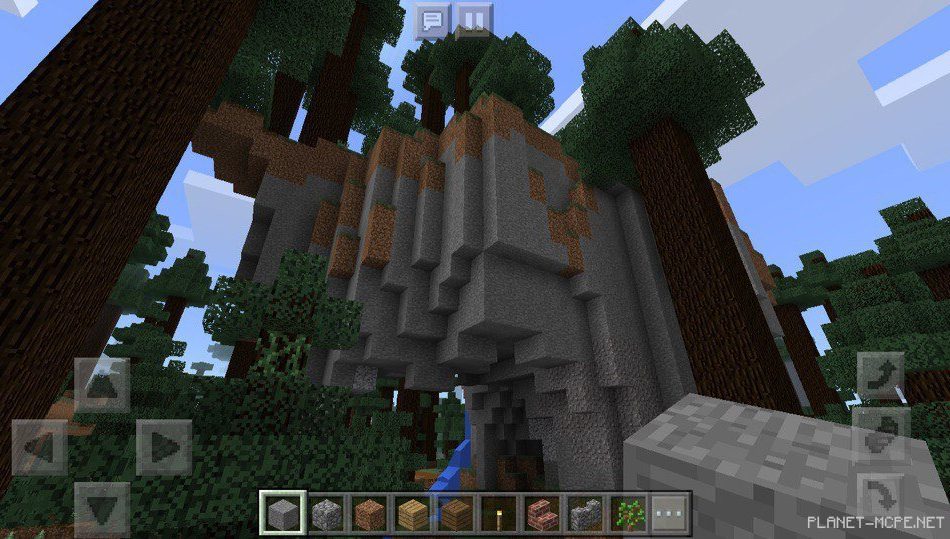This screenshot has width=950, height=539.
Task: Select the torch in the hotbar
Action: coord(497,513)
